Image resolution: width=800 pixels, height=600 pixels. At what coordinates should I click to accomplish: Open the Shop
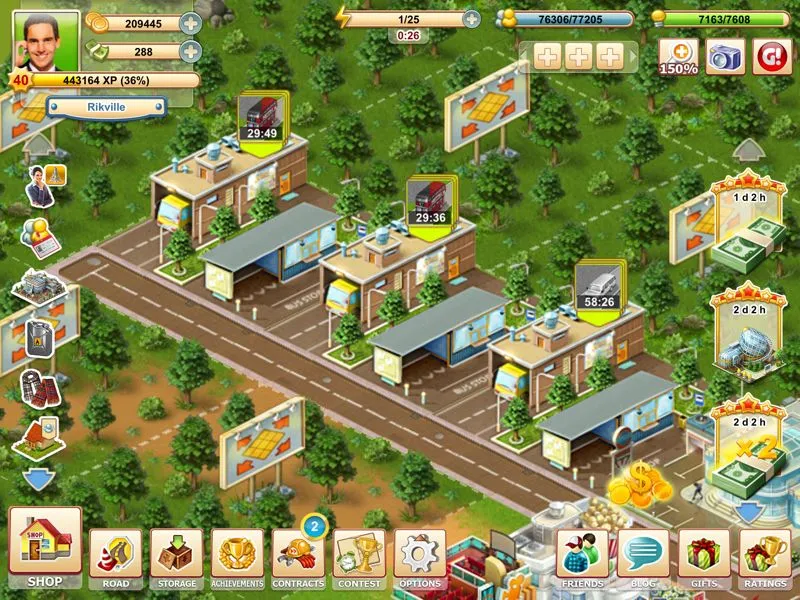pos(45,546)
